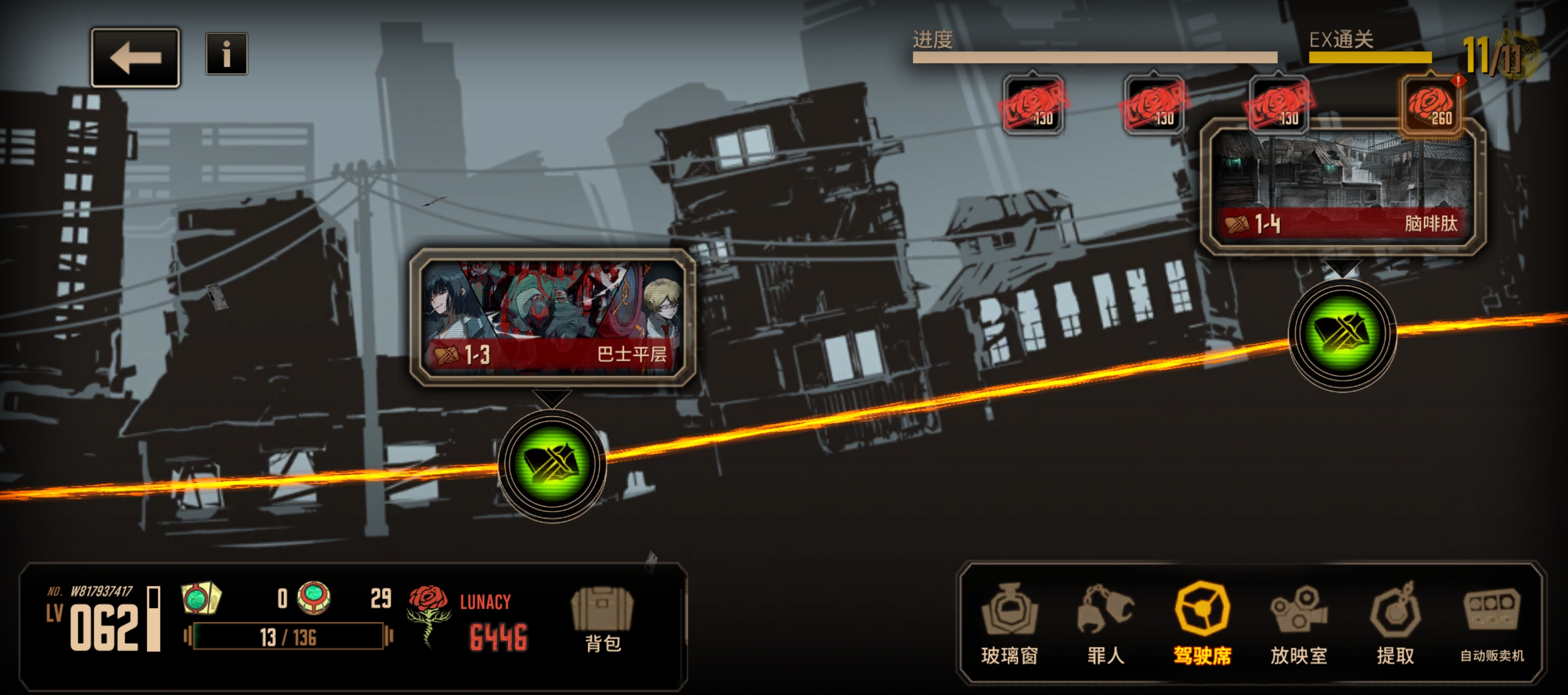Tap the red rose Lunacy currency icon
Screen dimensions: 1568x695
[x=429, y=612]
